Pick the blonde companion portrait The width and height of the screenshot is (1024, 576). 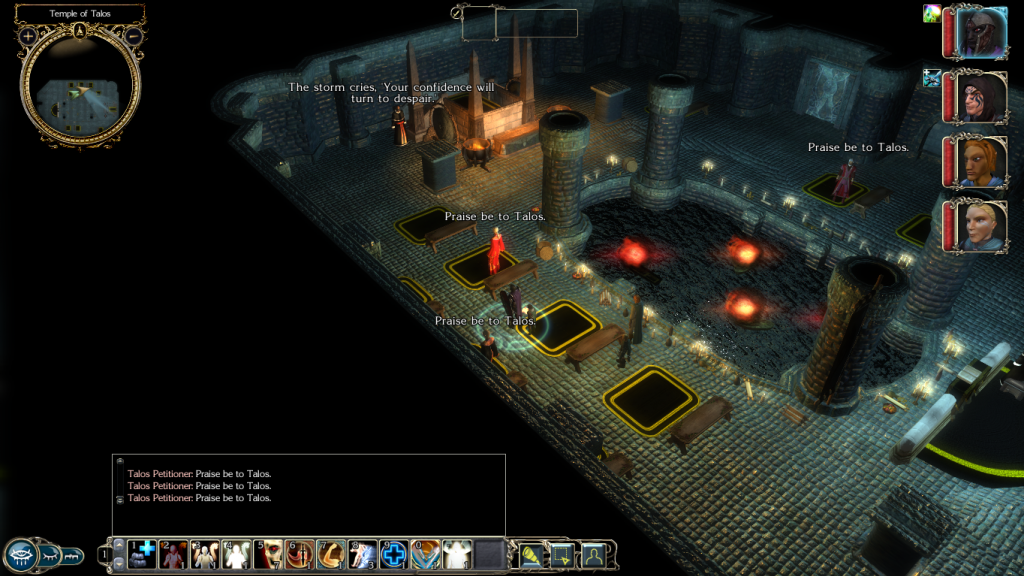[x=980, y=227]
